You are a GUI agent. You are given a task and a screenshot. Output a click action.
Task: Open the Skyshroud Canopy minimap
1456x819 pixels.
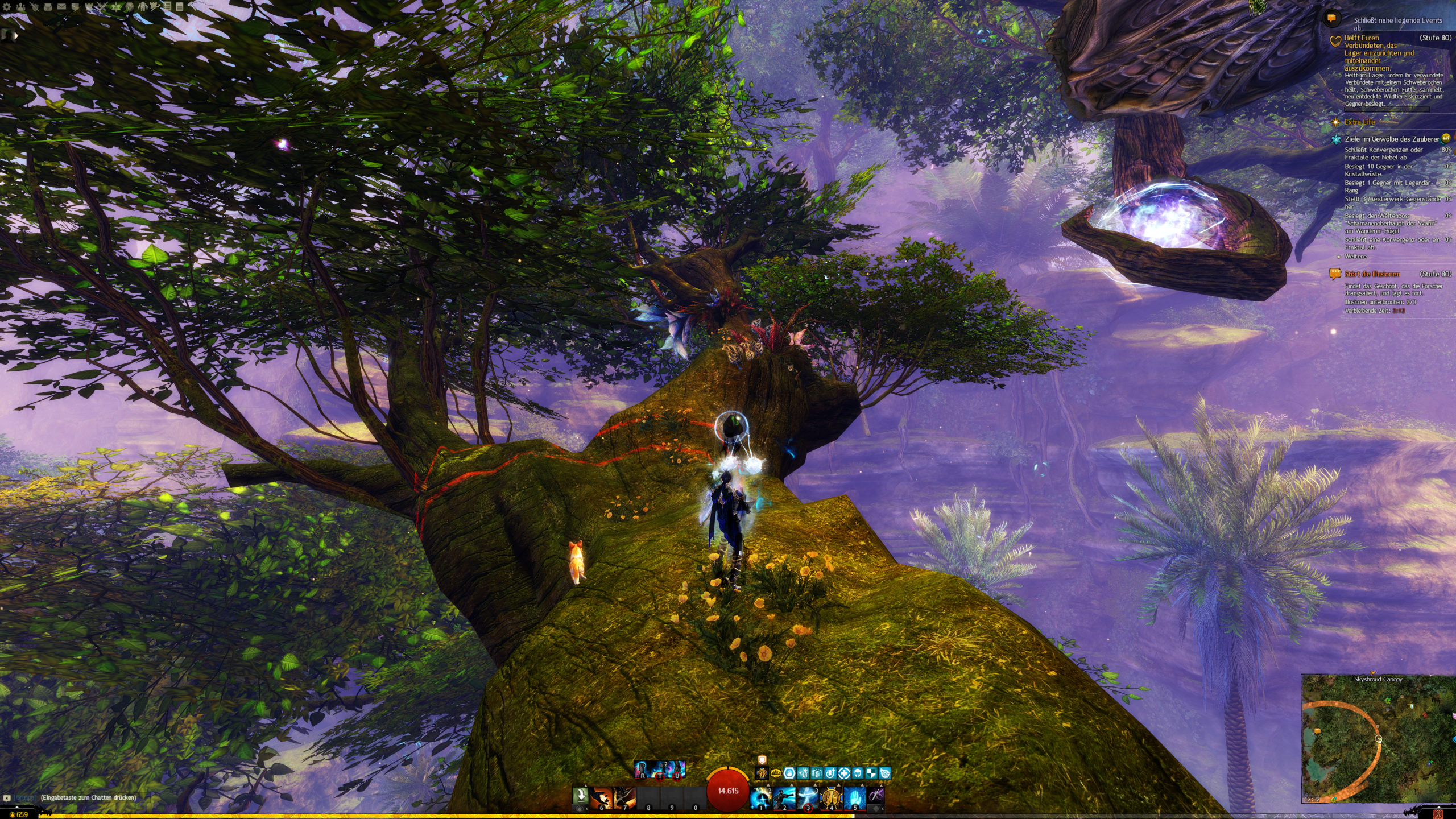[x=1378, y=739]
